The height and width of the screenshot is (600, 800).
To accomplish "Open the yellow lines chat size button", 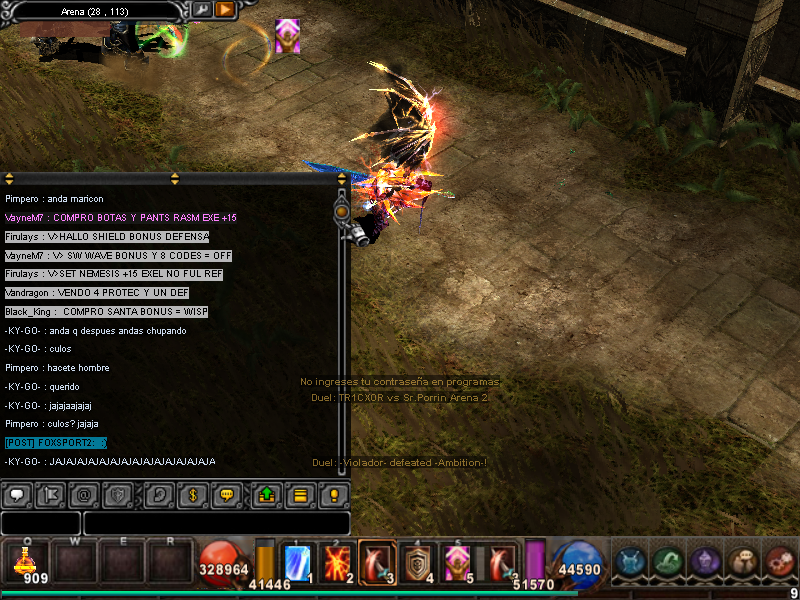I will (299, 494).
